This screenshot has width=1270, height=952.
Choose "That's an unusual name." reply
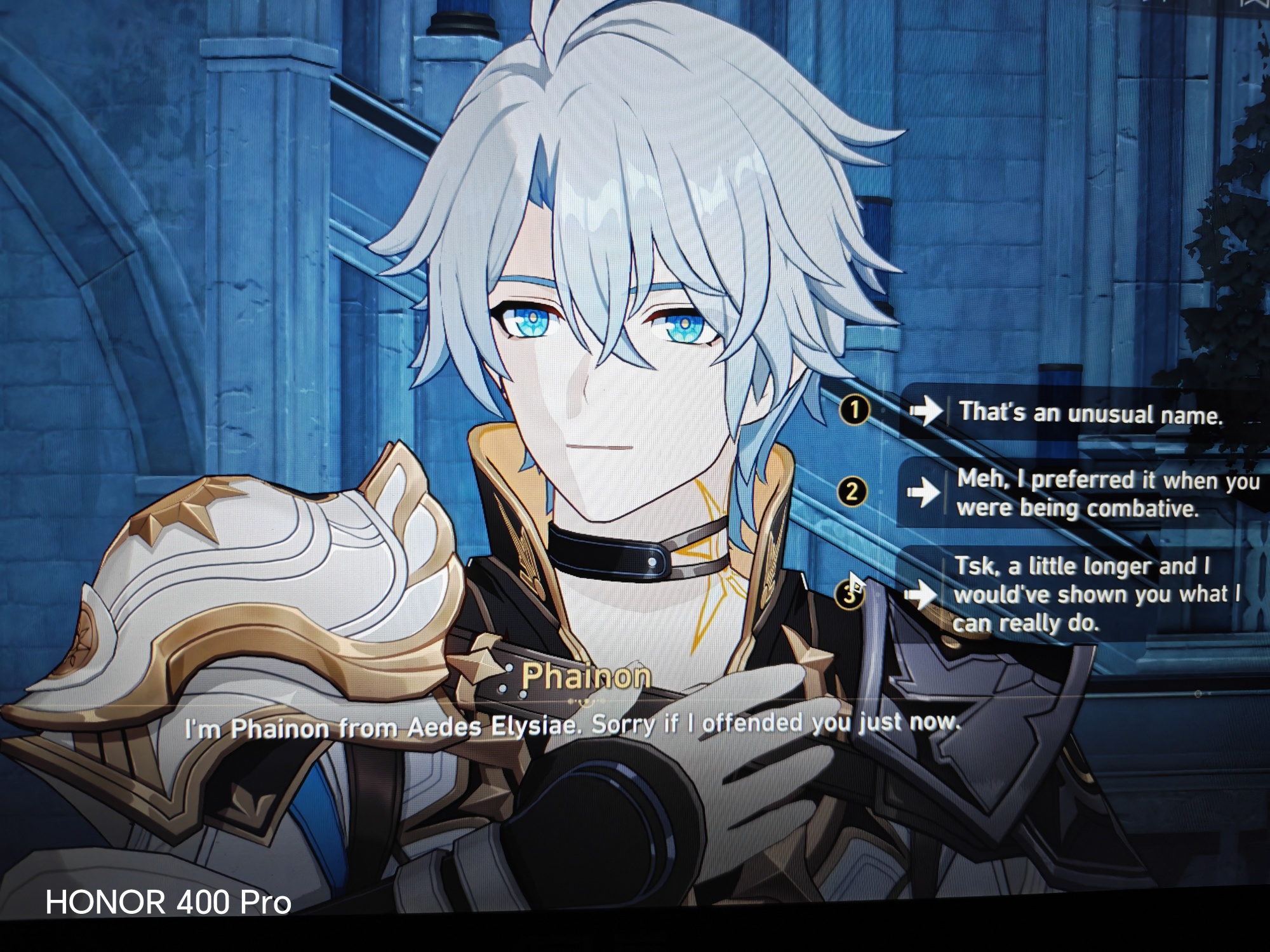point(1089,413)
